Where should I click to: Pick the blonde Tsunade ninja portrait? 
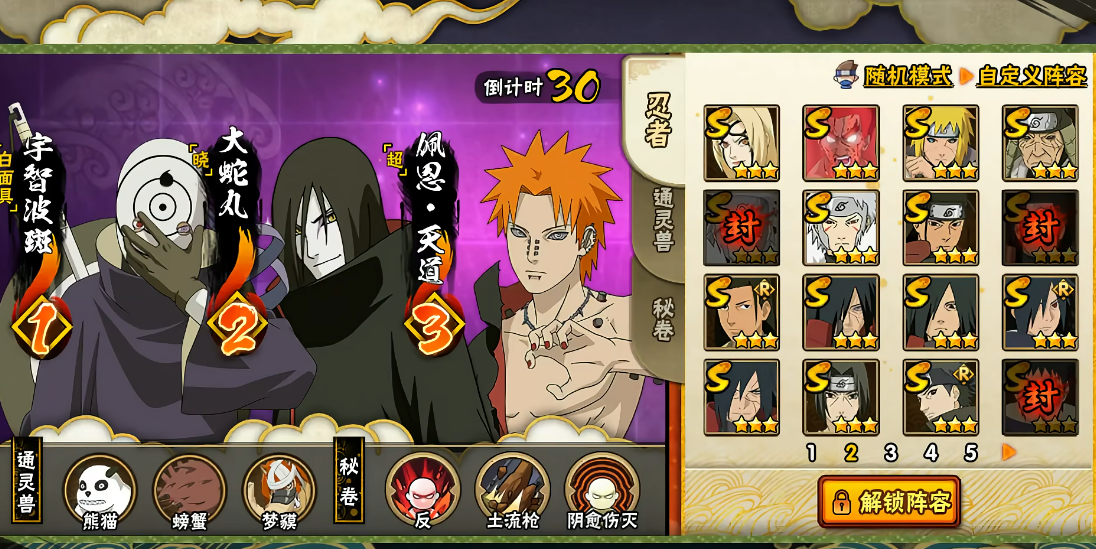[741, 143]
